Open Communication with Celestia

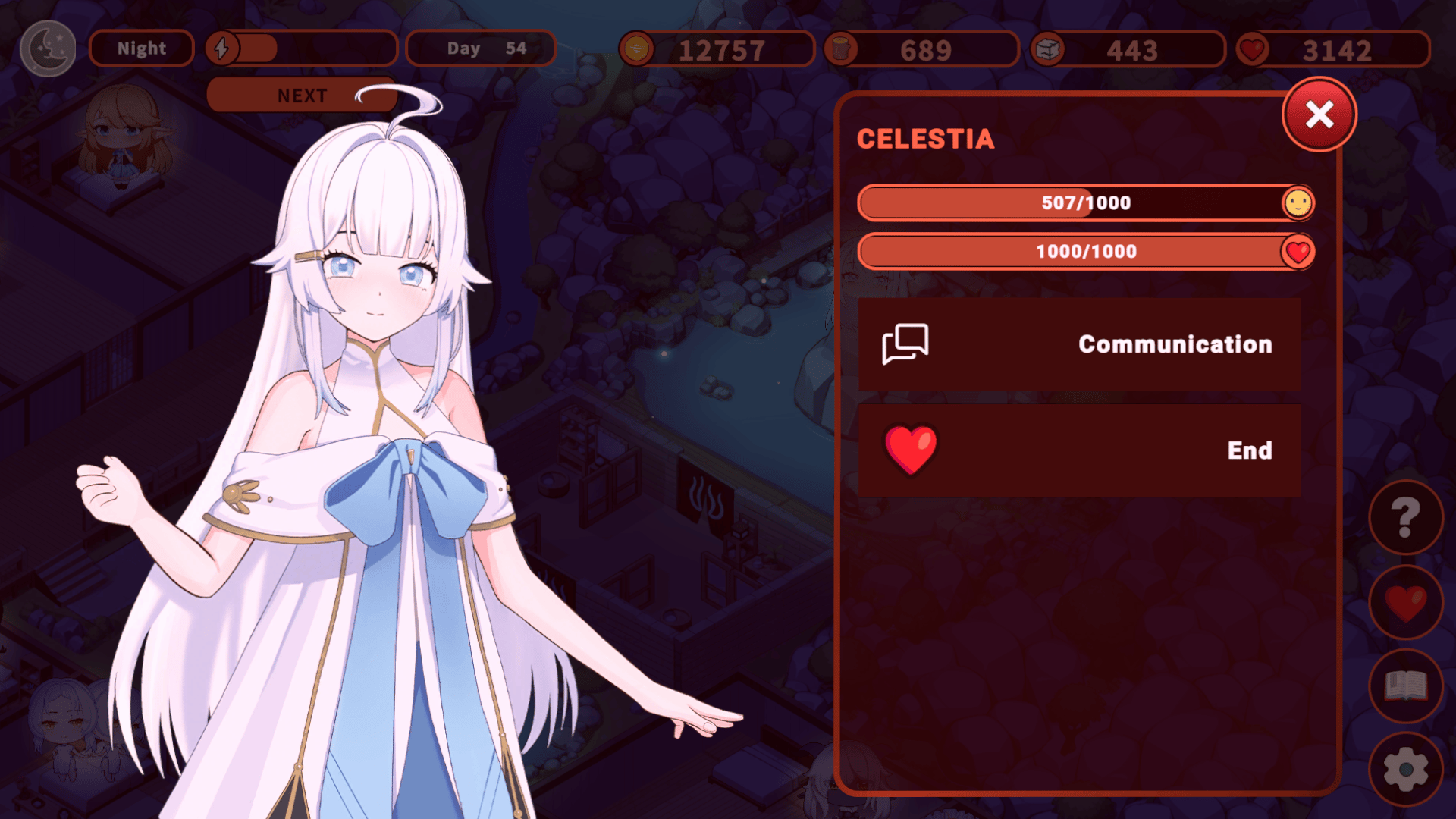coord(1079,344)
